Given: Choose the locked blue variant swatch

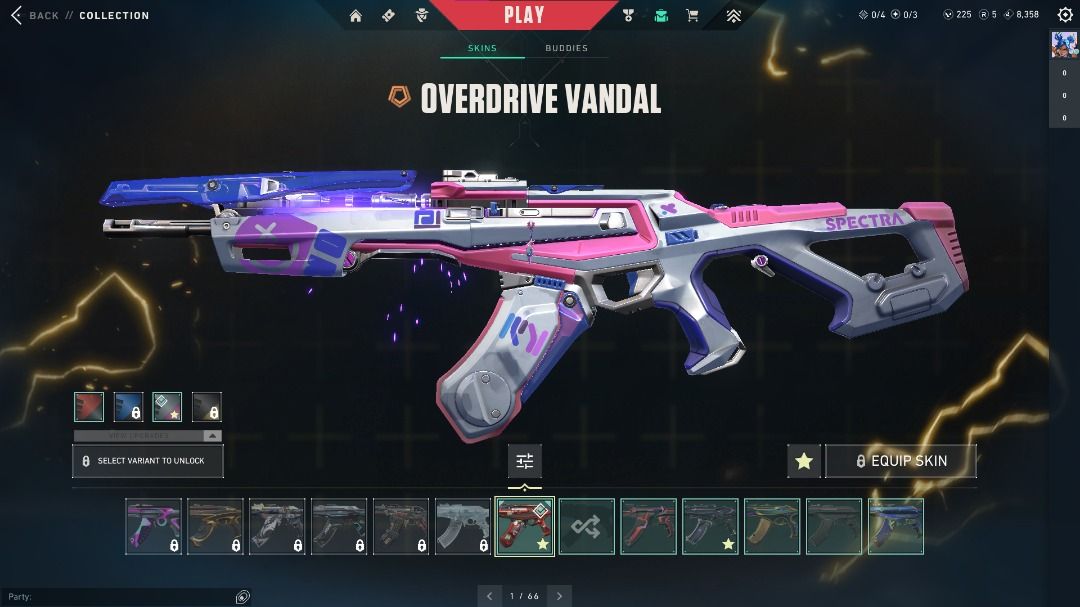Looking at the screenshot, I should click(x=128, y=407).
